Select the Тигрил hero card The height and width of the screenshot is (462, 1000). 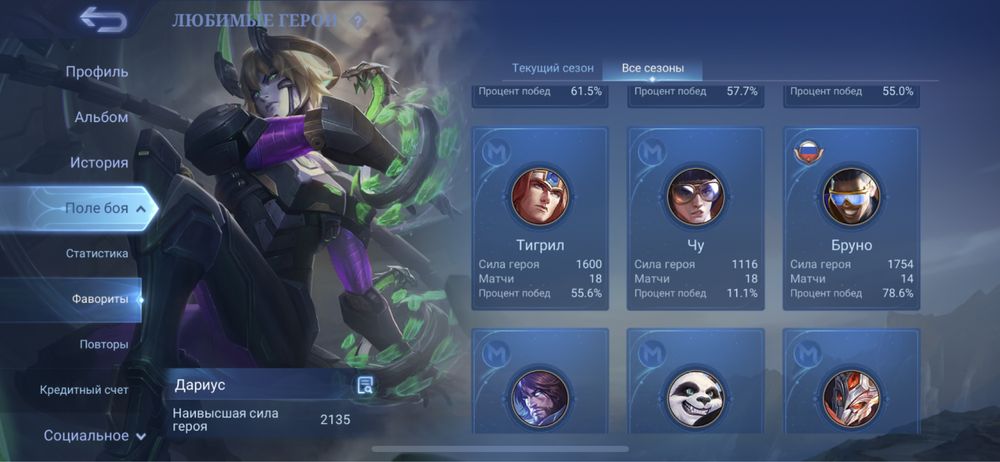tap(540, 218)
